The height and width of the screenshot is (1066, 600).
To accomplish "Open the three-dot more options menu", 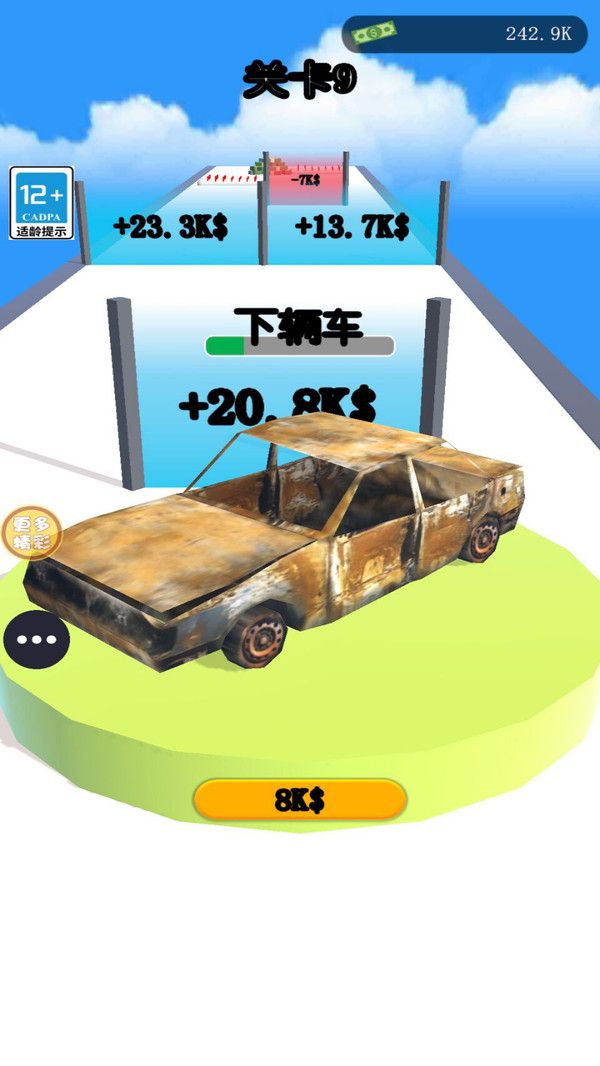I will tap(36, 639).
